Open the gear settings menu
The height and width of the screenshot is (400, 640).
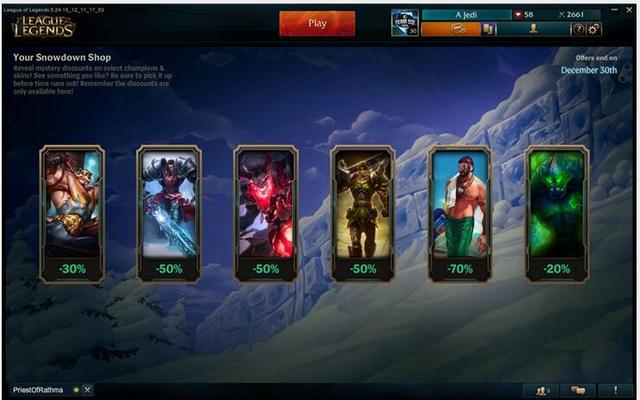click(594, 29)
